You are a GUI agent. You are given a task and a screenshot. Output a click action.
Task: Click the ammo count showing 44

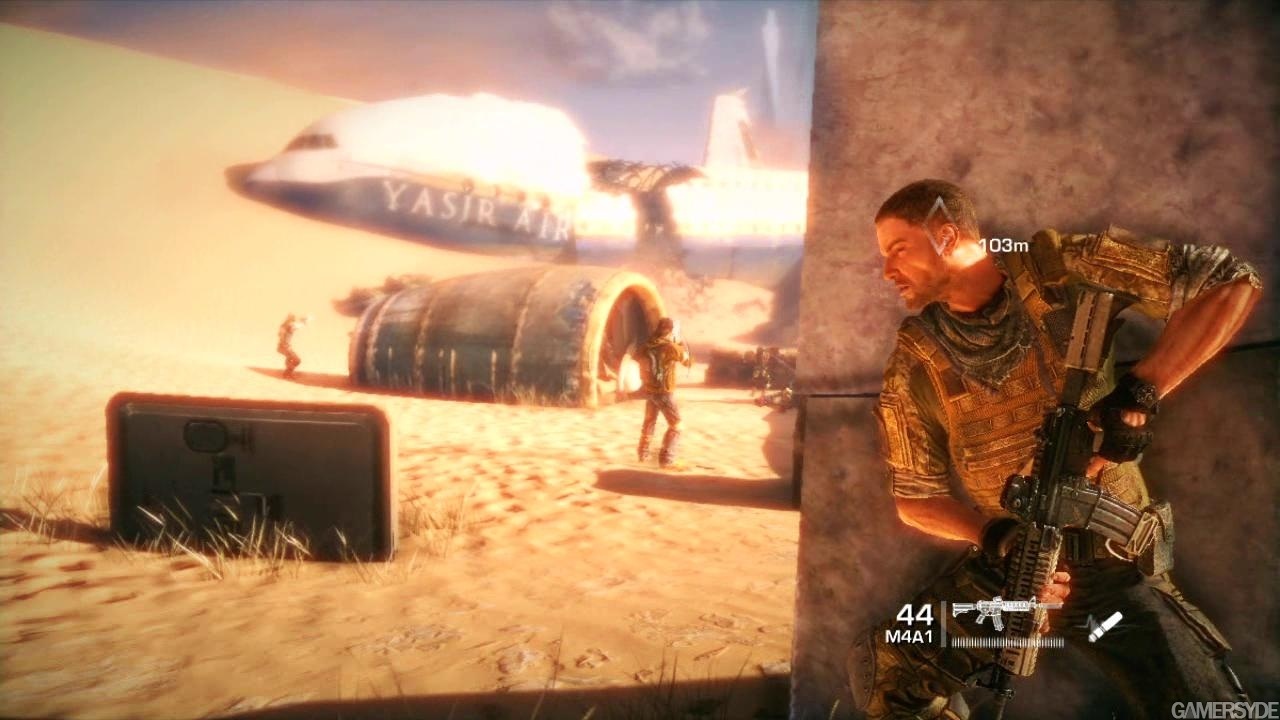tap(916, 615)
